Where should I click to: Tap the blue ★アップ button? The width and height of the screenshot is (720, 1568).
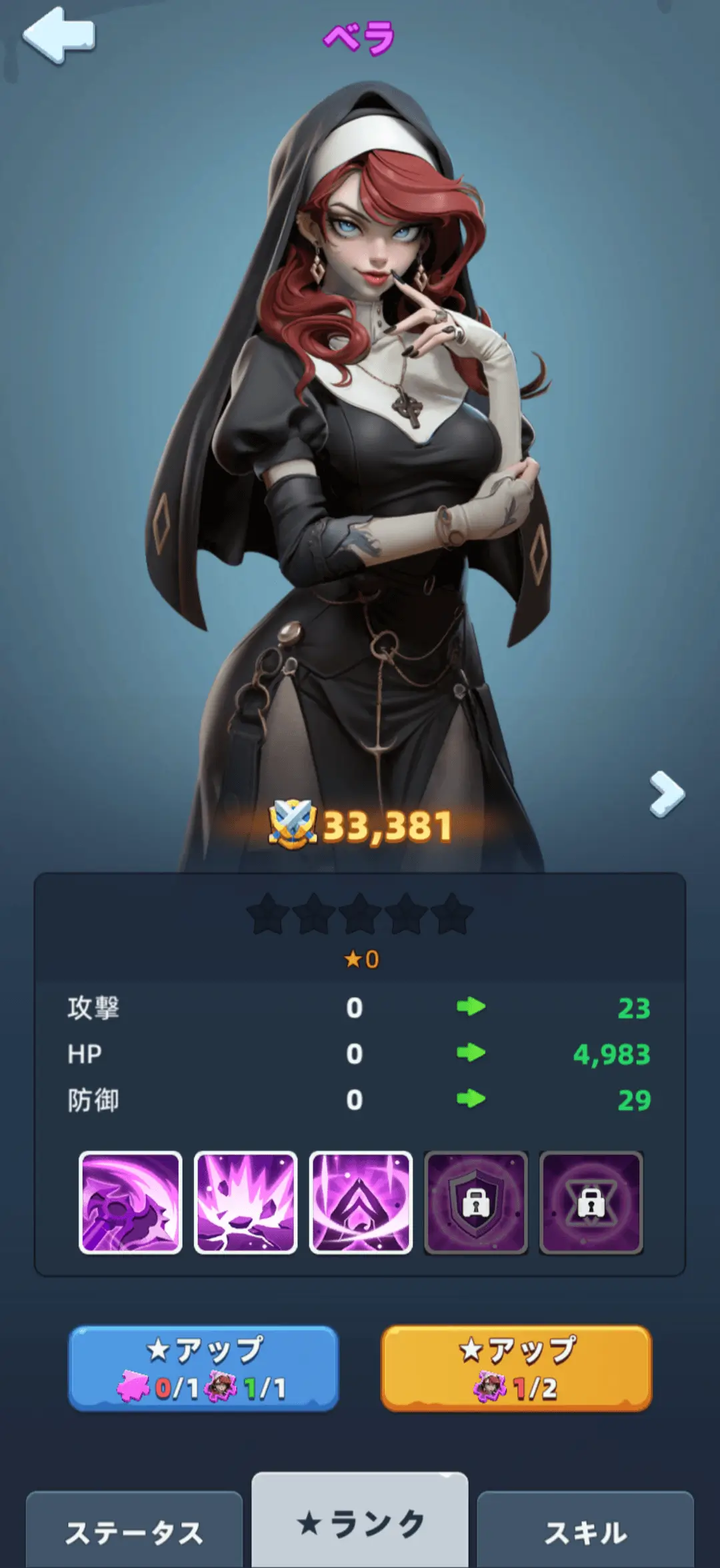tap(203, 1369)
